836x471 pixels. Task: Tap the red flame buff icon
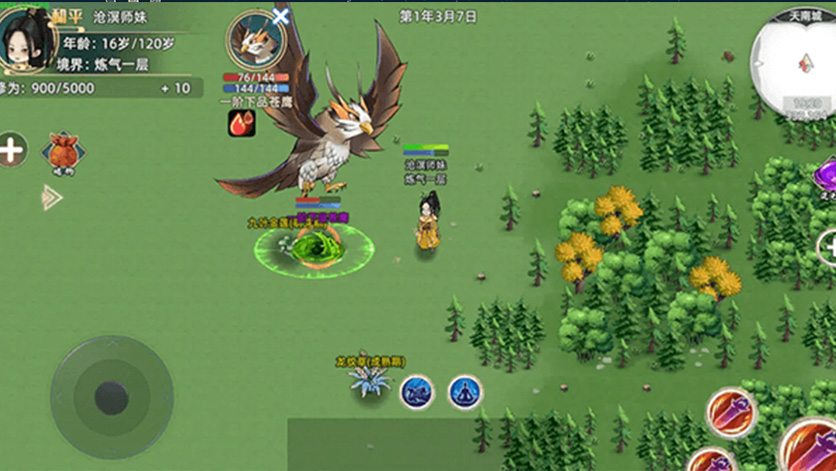pos(242,123)
